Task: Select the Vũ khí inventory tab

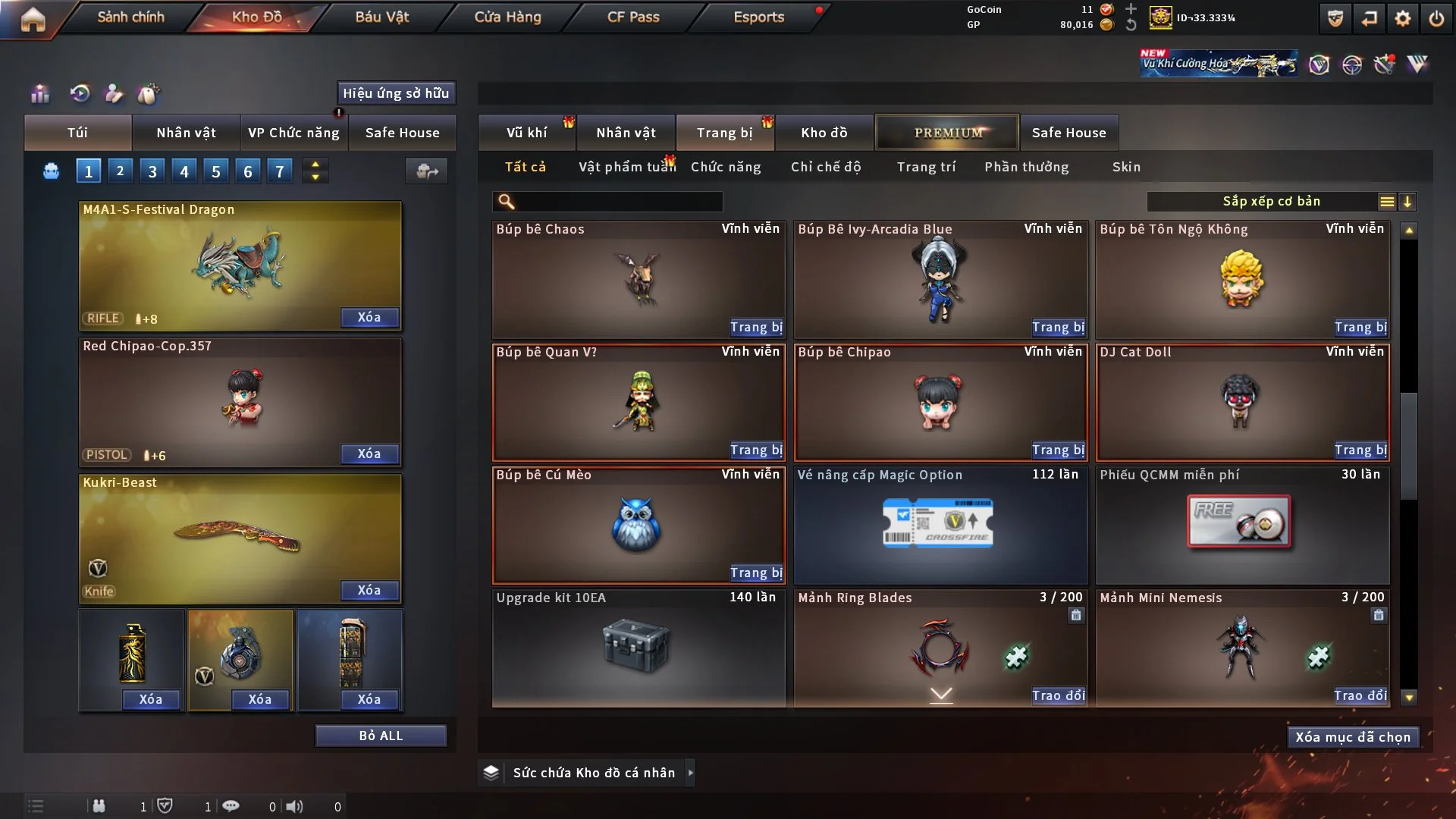Action: point(526,133)
